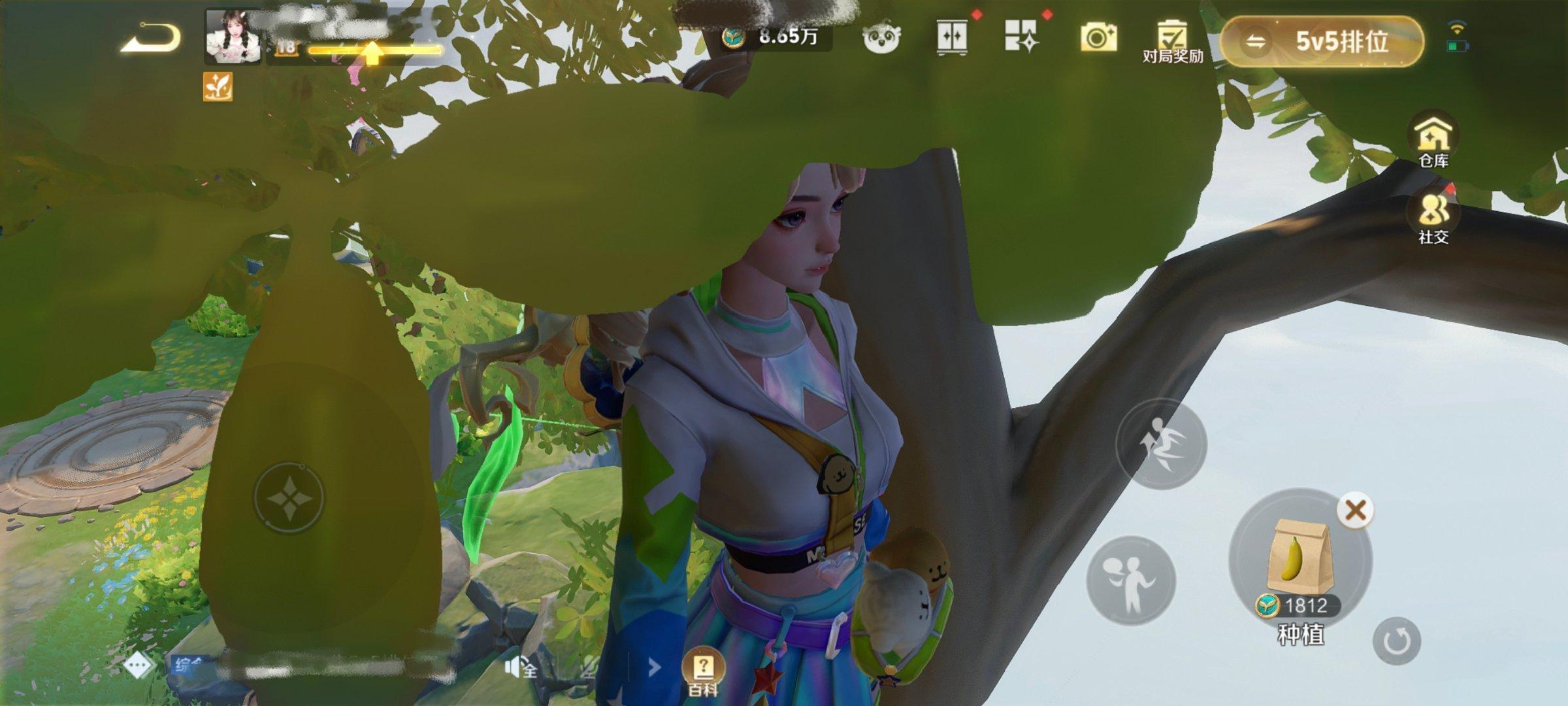Open the player avatar profile
Image resolution: width=1568 pixels, height=706 pixels.
point(233,37)
